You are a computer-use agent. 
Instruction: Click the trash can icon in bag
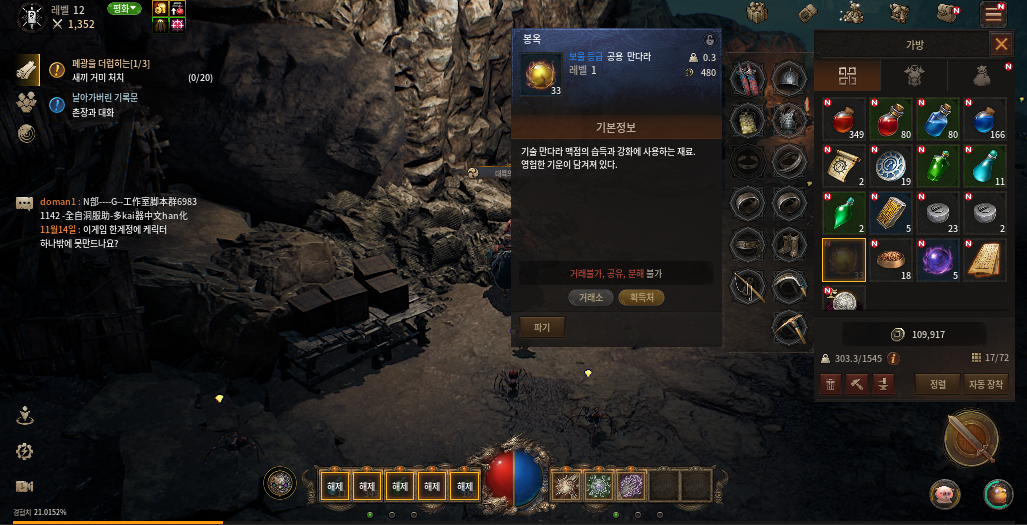[831, 383]
